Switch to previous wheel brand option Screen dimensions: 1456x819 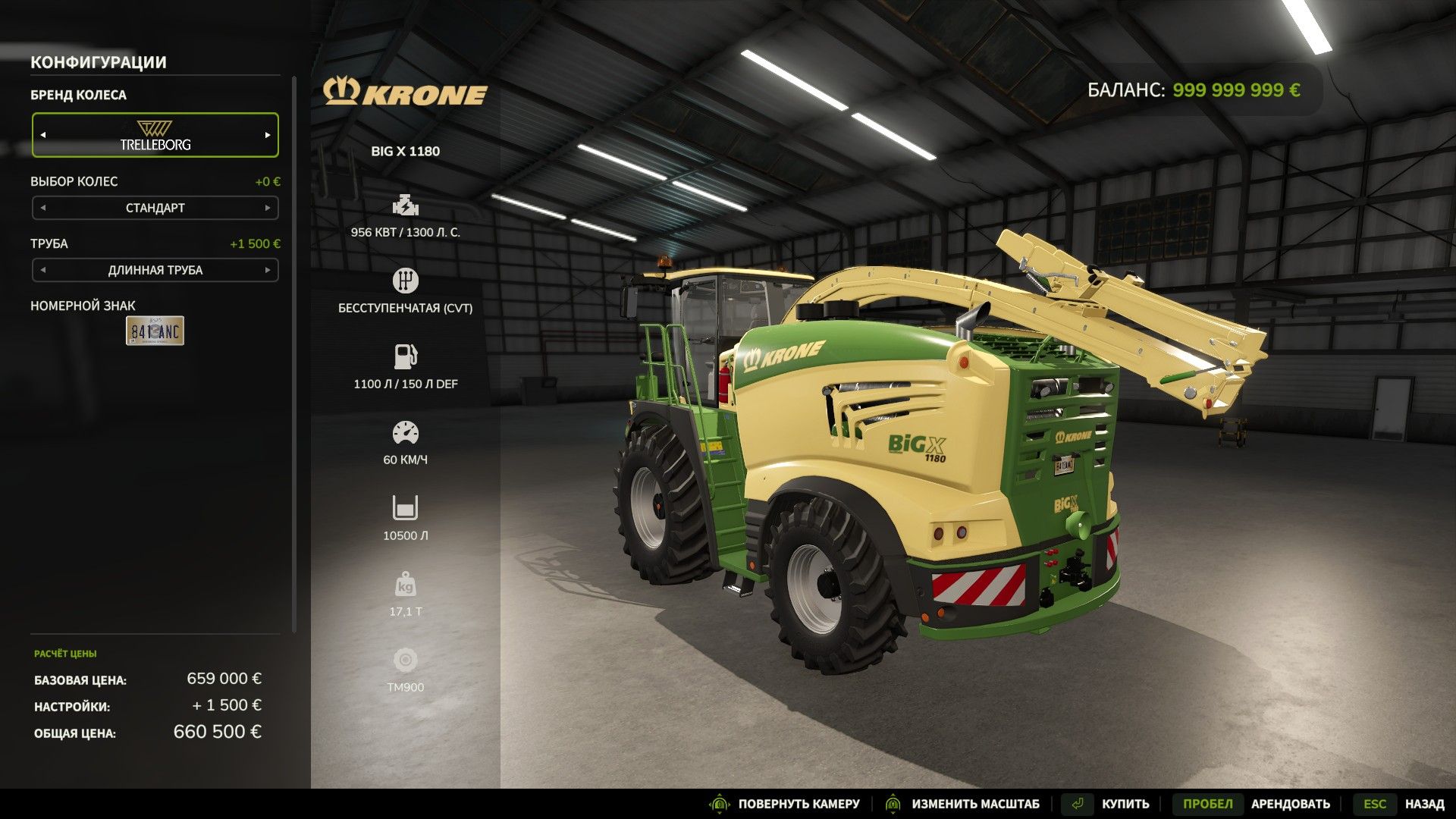click(x=43, y=135)
